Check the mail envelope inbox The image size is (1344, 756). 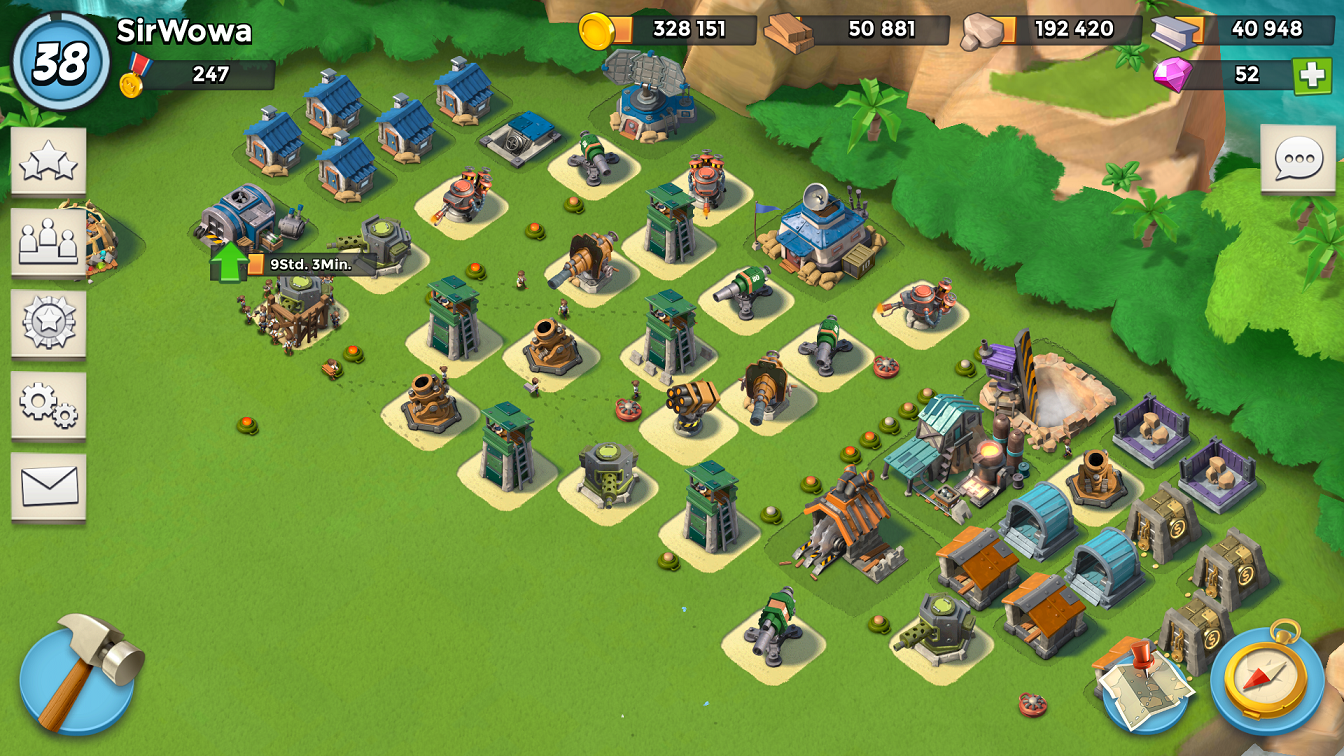pos(49,486)
